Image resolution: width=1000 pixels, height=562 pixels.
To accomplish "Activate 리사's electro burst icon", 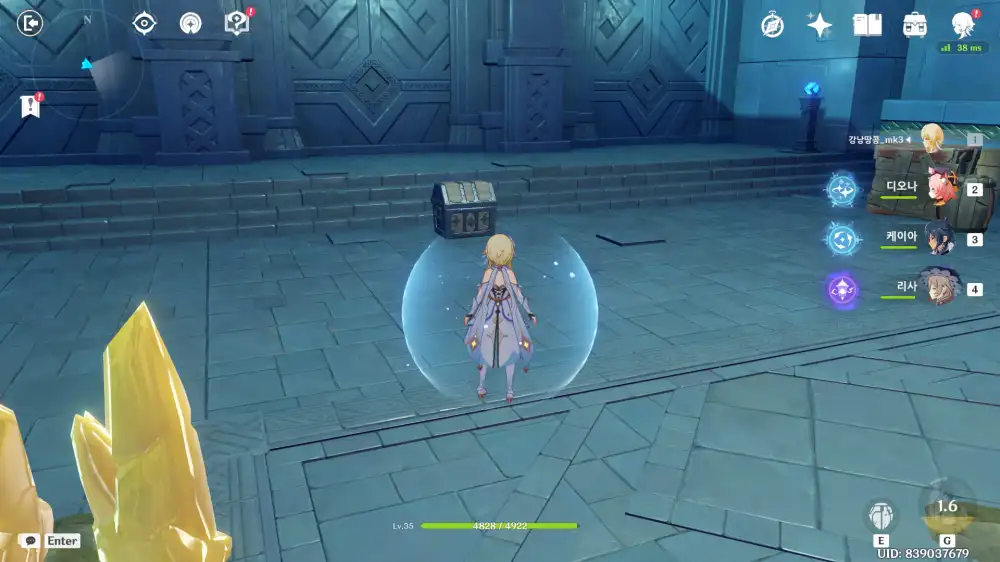I will tap(842, 290).
